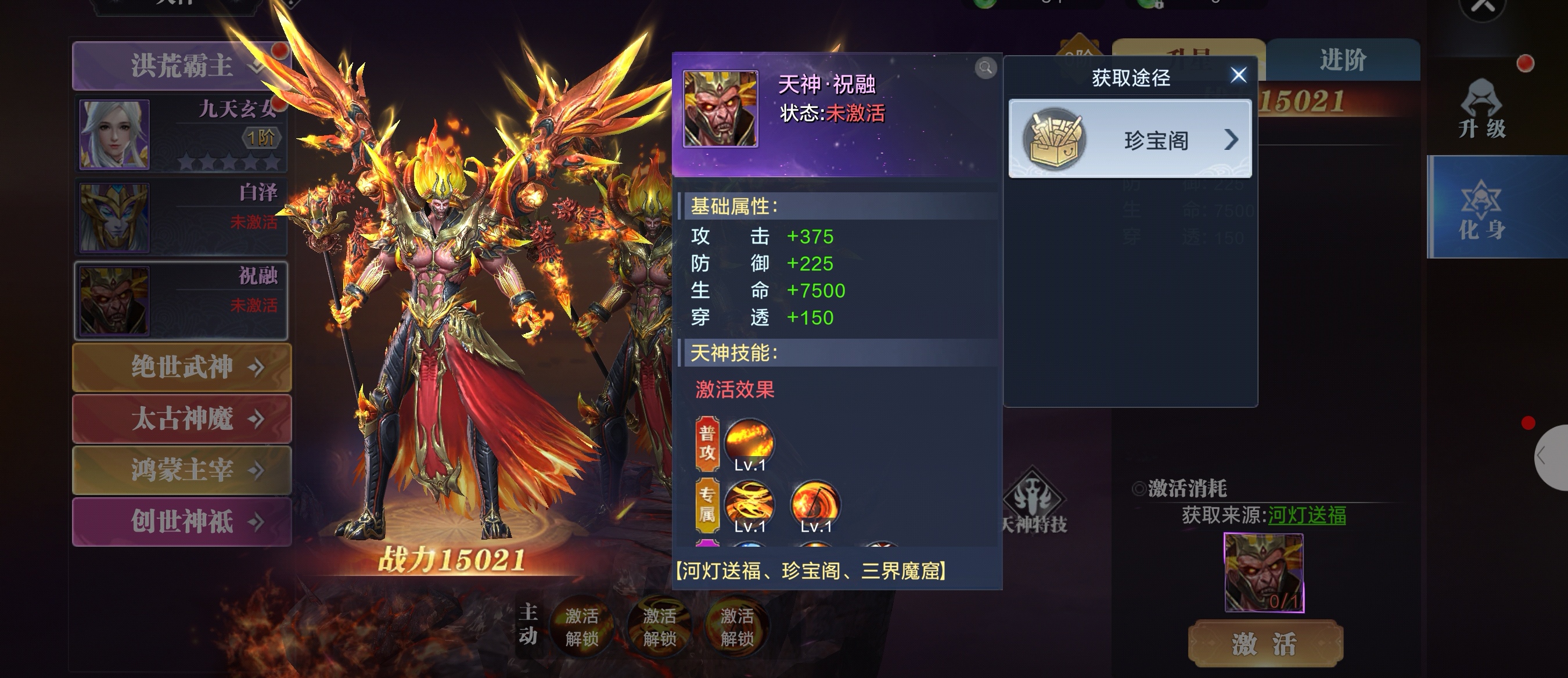Close the deity screen with top-right X
Image resolution: width=1568 pixels, height=678 pixels.
tap(1483, 8)
